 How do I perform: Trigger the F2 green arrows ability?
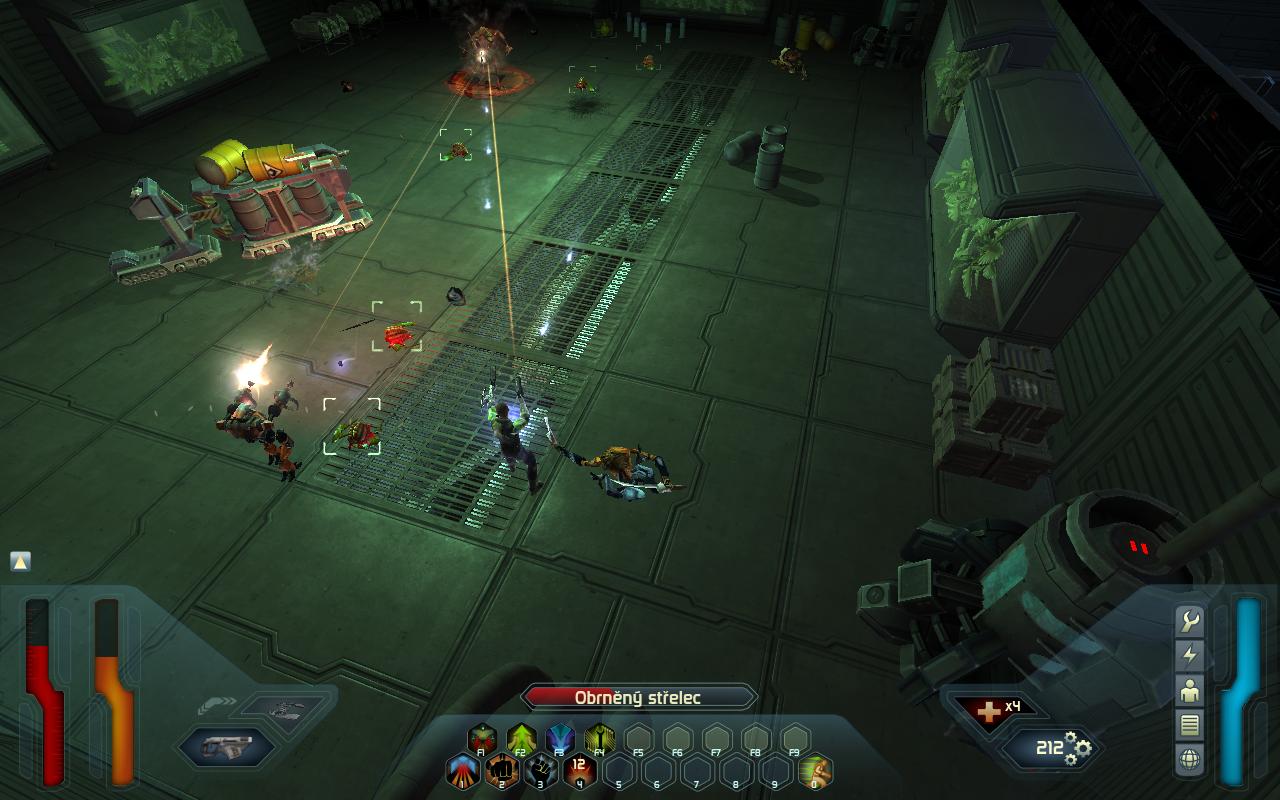coord(521,740)
